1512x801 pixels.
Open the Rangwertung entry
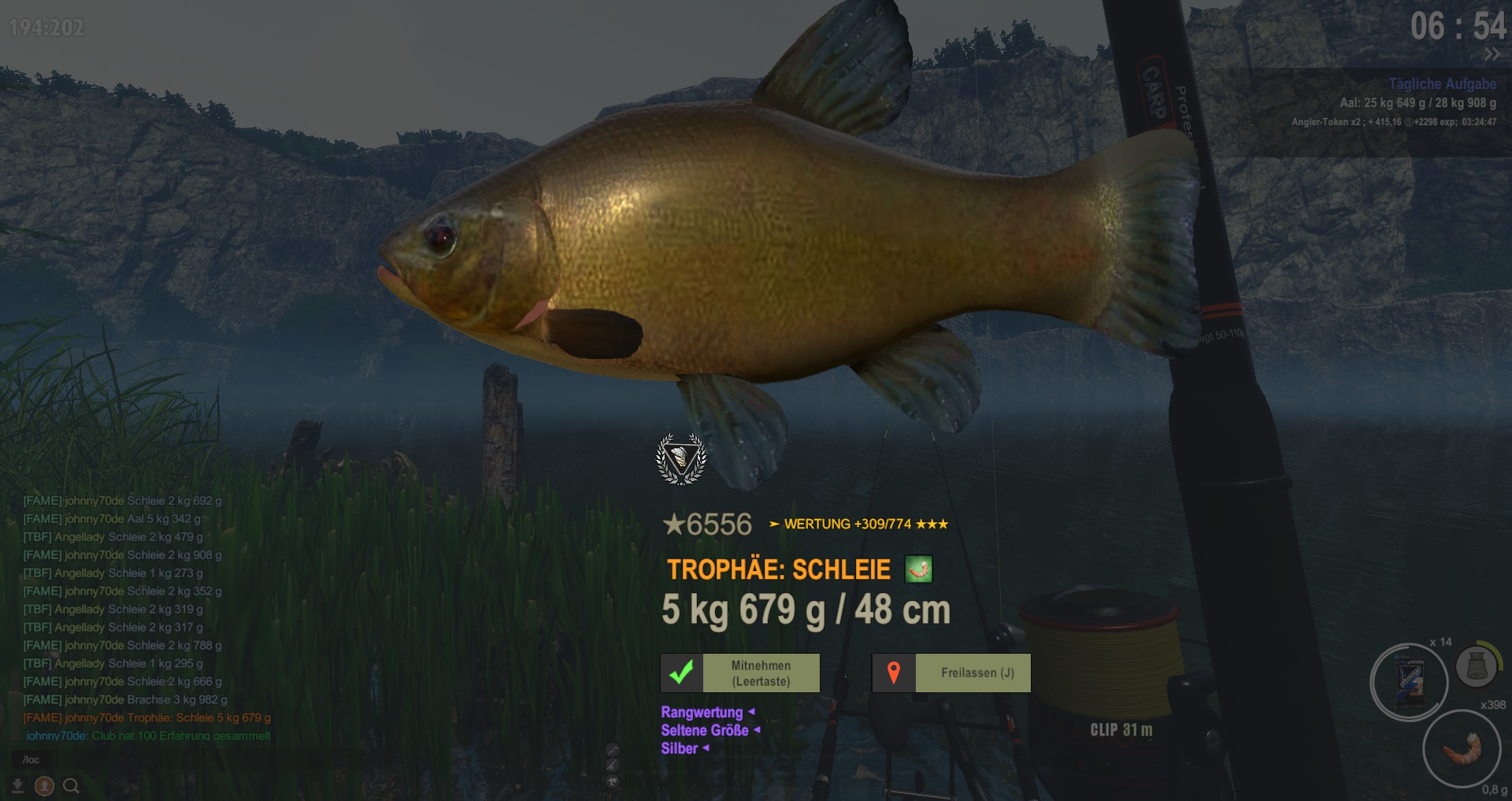click(x=702, y=712)
